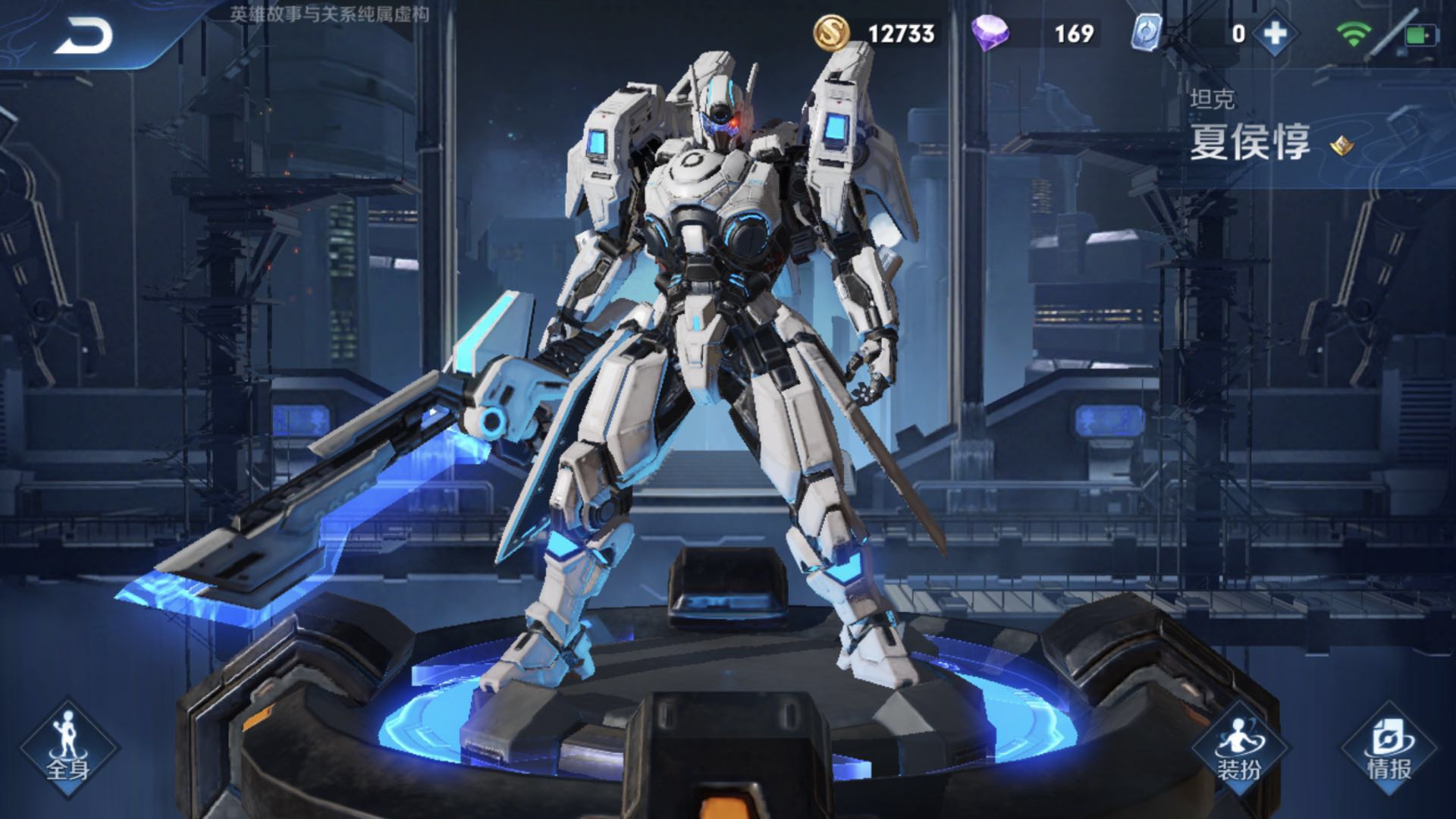Click the blue voucher card icon
Viewport: 1456px width, 819px height.
[1147, 34]
